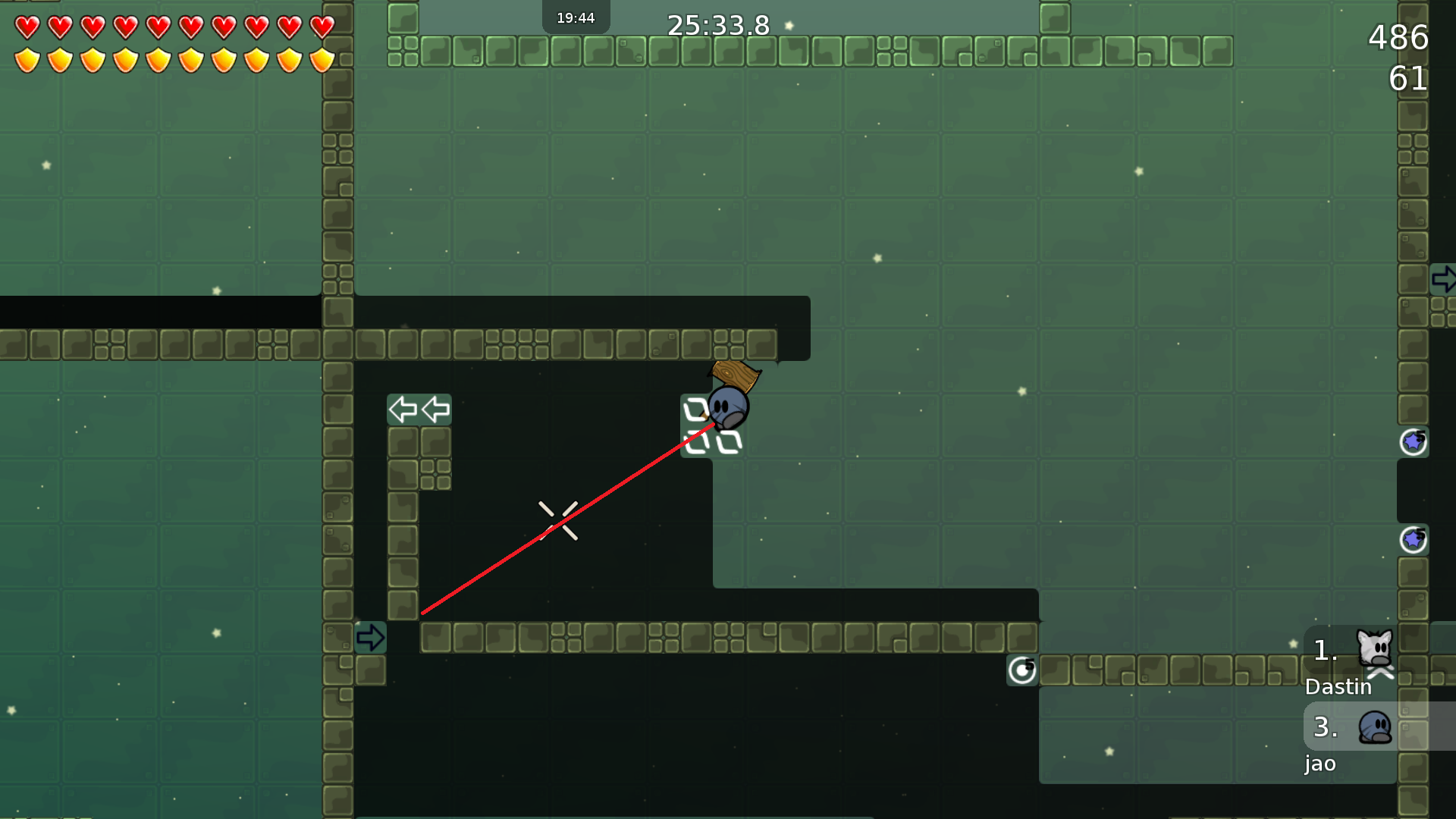Click the number 61 under the score

pyautogui.click(x=1409, y=79)
